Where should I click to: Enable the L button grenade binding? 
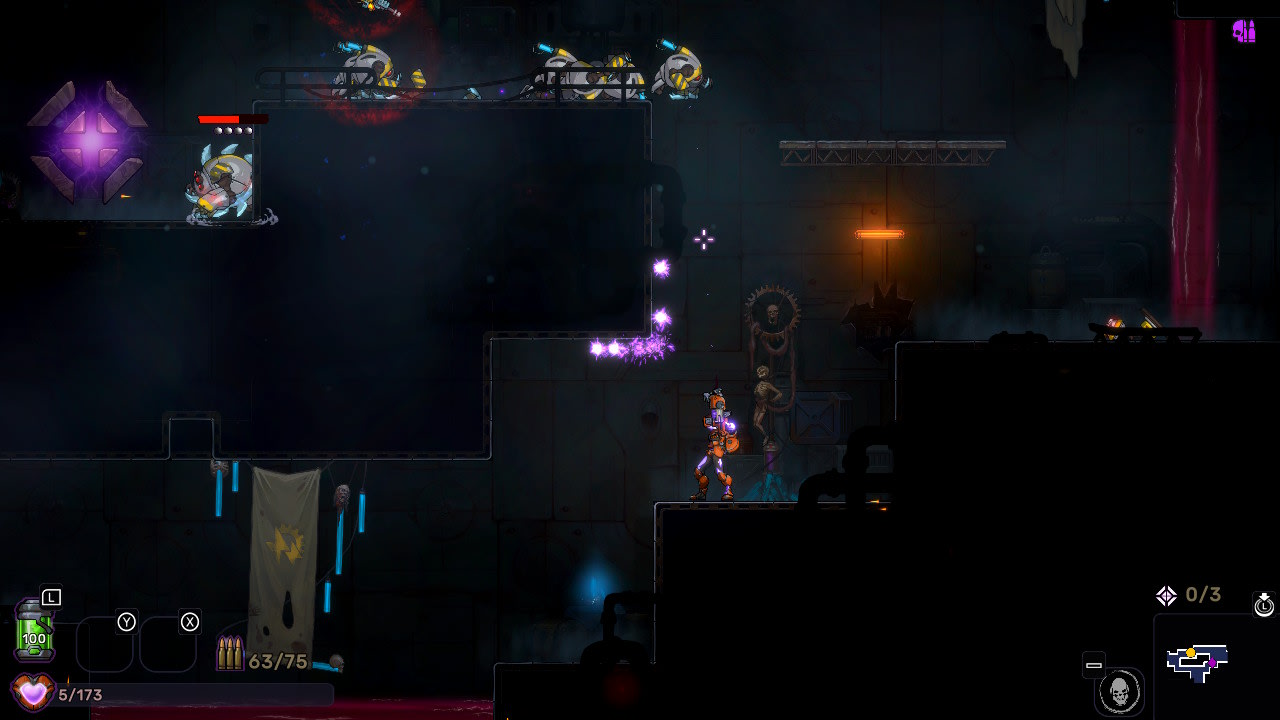[x=51, y=597]
